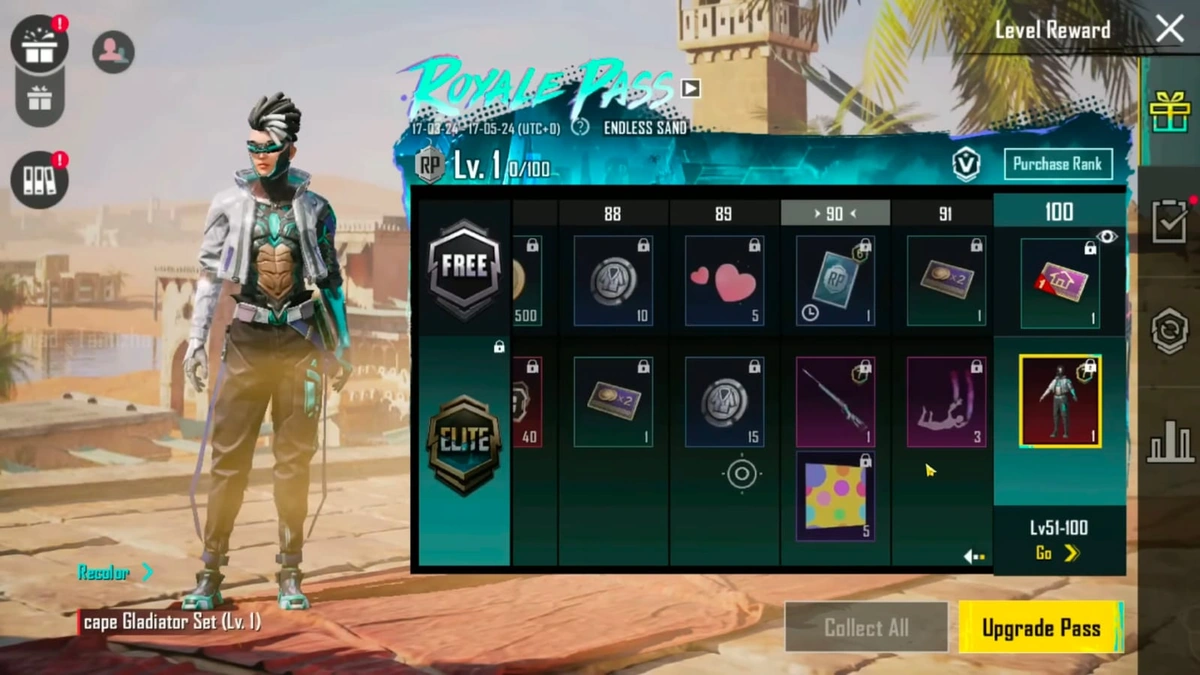Pick the pink emote reward tile
Screen dimensions: 1200x675
(x=946, y=402)
